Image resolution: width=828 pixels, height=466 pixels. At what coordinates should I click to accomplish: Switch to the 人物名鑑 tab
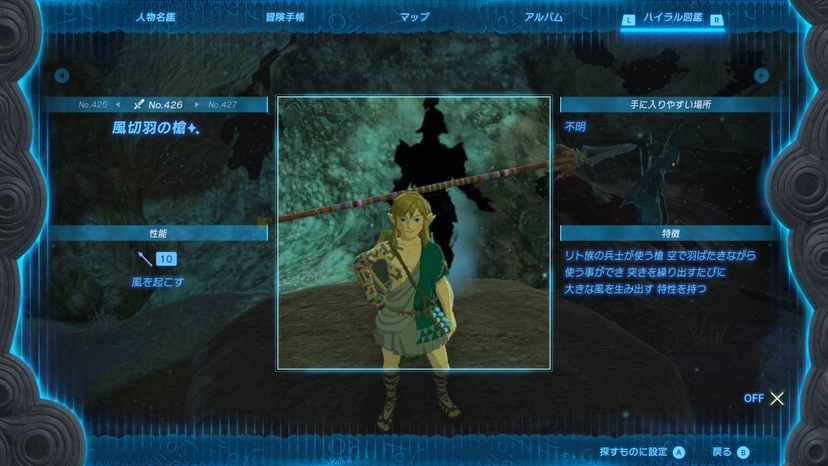coord(155,18)
